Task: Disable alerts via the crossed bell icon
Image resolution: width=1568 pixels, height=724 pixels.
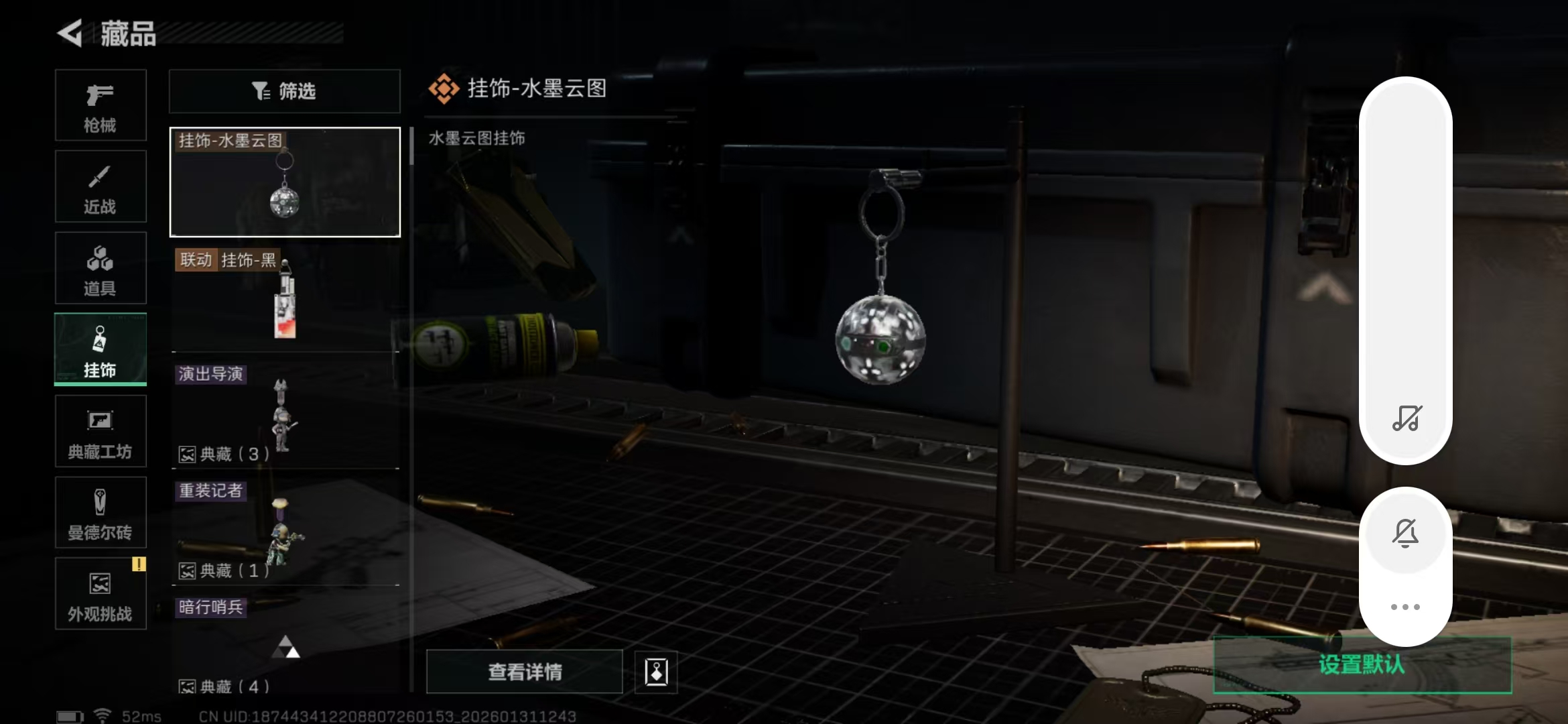Action: pos(1406,533)
